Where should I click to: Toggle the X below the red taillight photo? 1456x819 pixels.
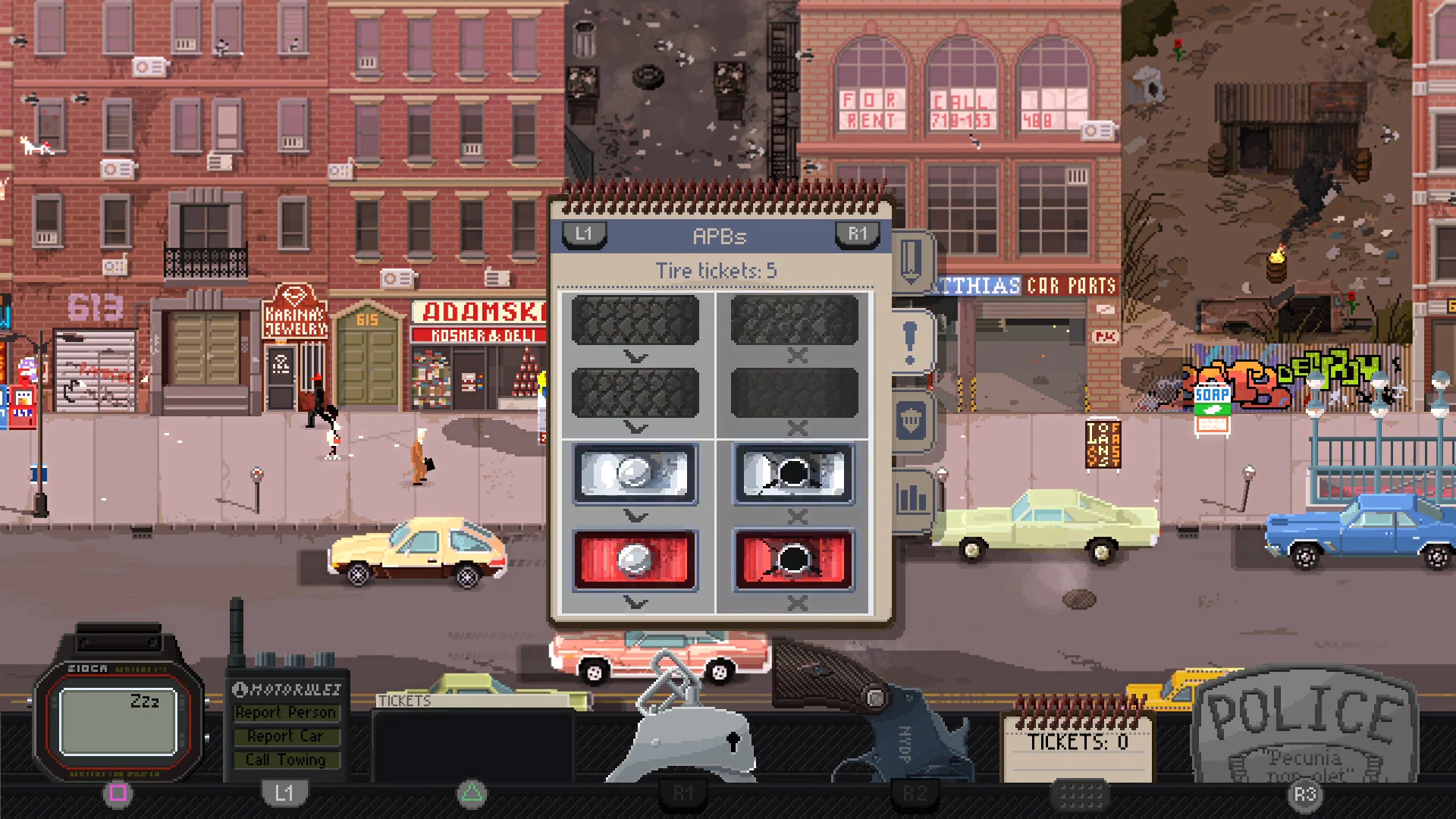point(797,603)
